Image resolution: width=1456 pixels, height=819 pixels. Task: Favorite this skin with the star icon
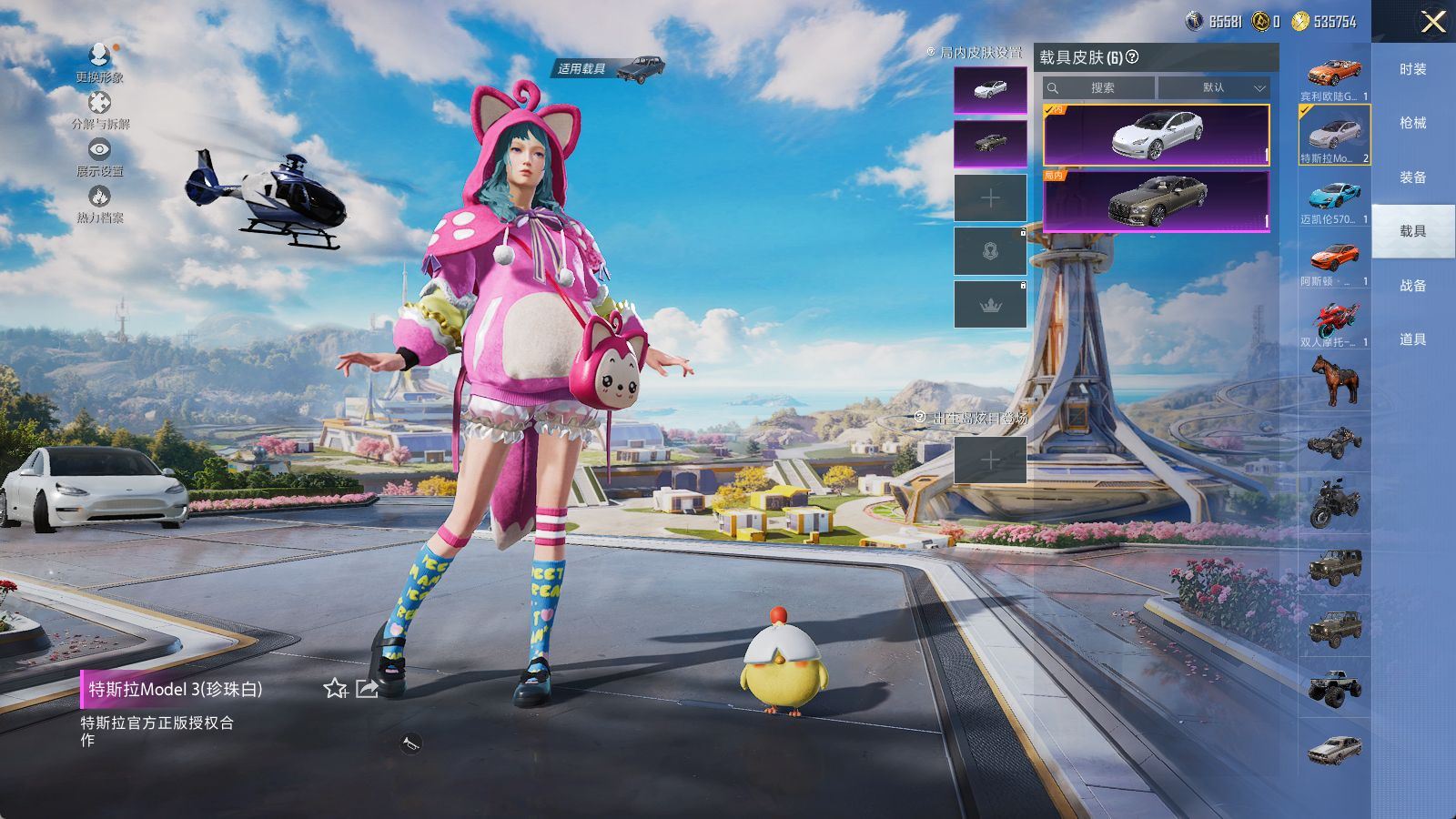click(x=335, y=689)
